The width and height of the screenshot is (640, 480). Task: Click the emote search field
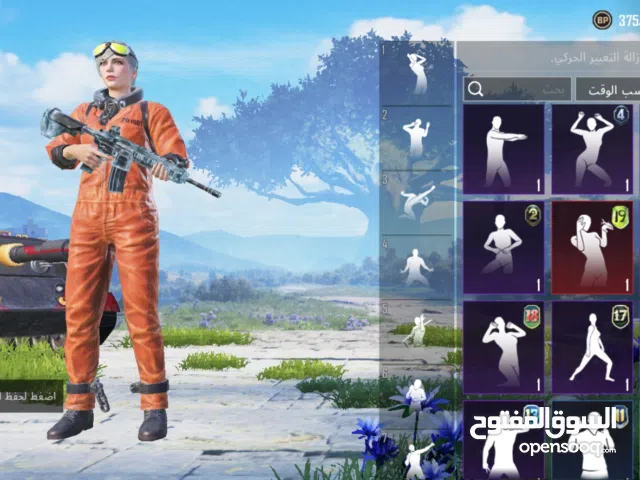point(517,88)
